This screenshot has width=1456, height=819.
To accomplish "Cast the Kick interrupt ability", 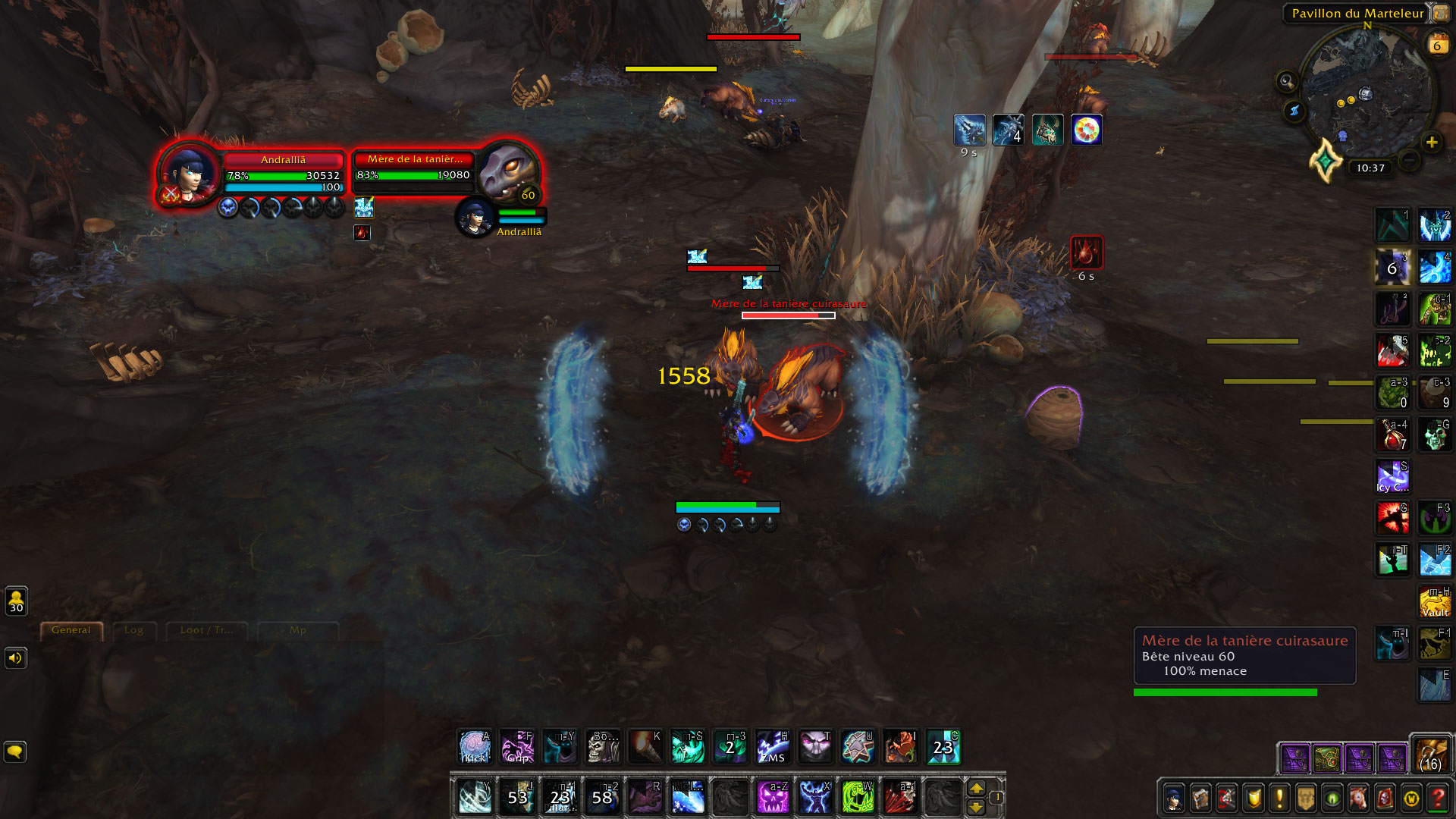I will coord(475,747).
